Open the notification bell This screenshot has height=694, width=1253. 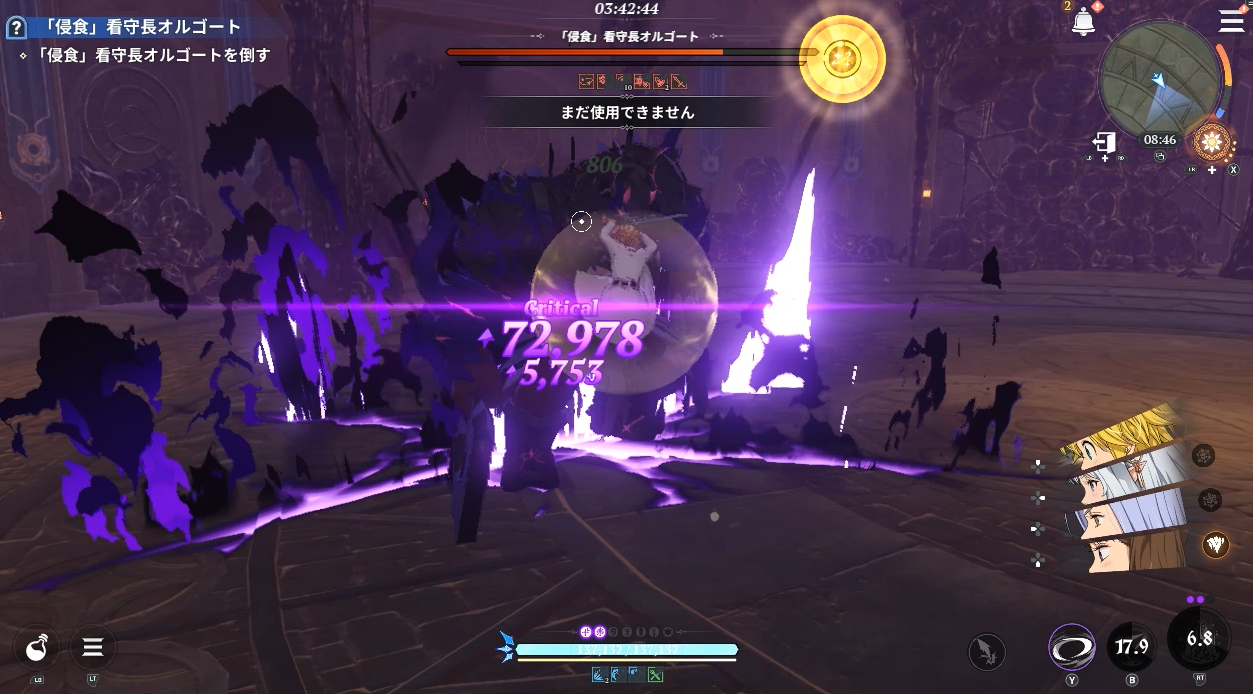point(1083,22)
